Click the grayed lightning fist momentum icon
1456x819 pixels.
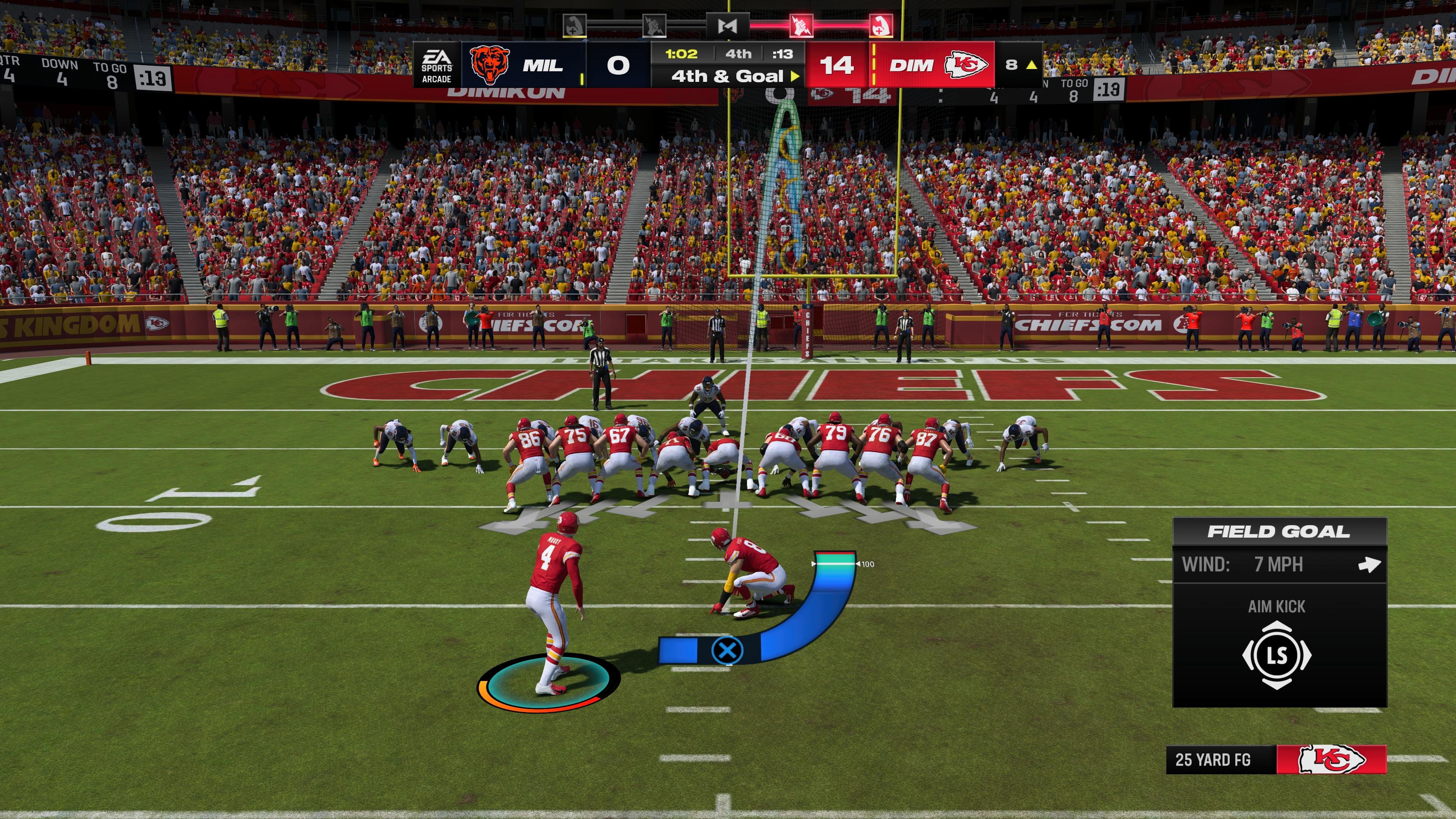pyautogui.click(x=654, y=25)
